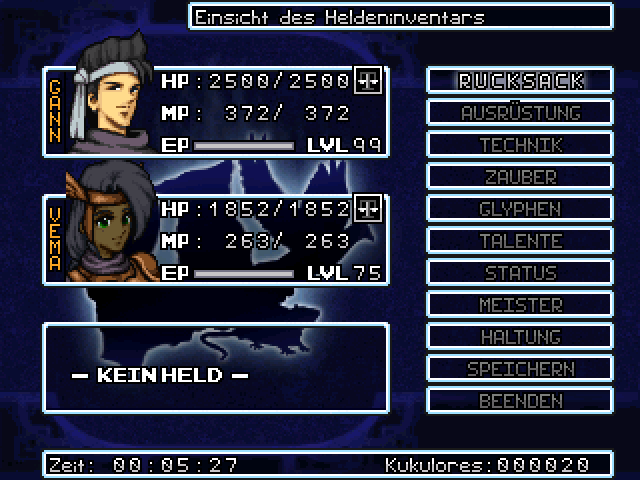
Task: Select hero Vema's character panel
Action: [x=215, y=240]
